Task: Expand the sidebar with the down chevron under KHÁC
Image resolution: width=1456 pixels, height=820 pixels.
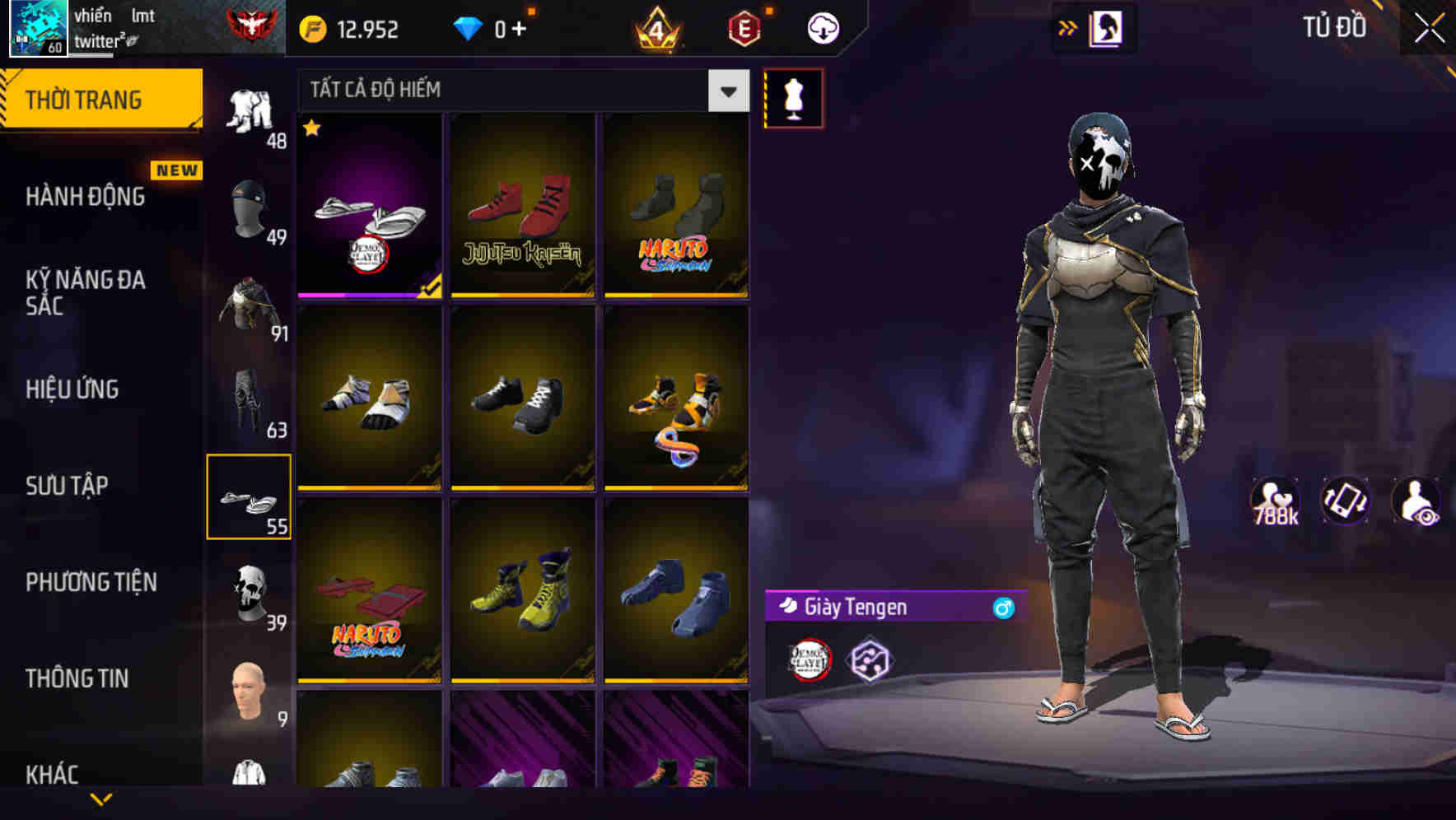Action: click(x=101, y=800)
